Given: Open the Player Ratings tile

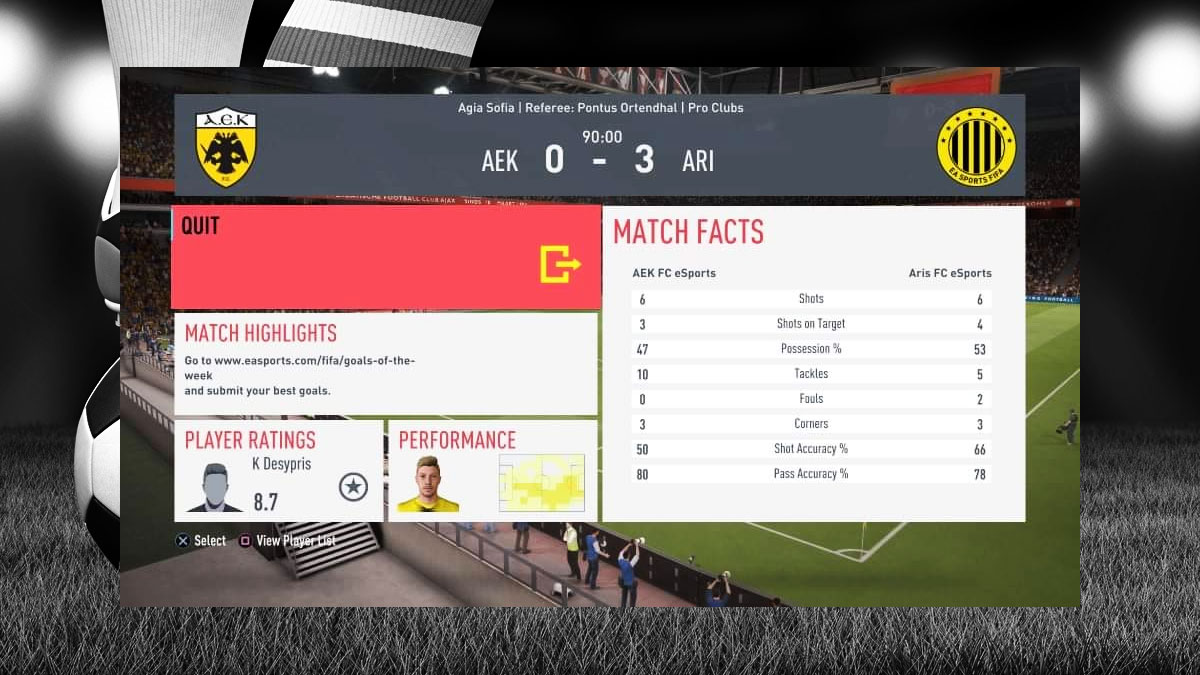Looking at the screenshot, I should tap(279, 470).
